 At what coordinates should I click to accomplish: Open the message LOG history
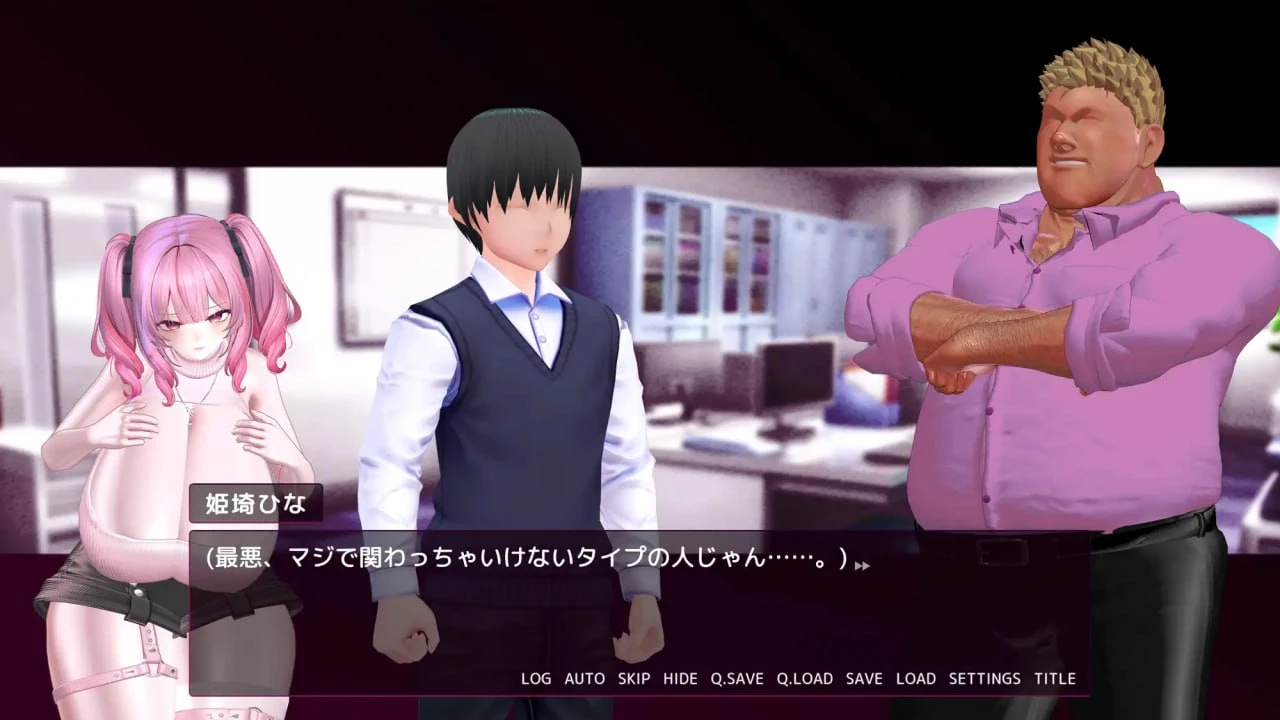click(x=537, y=678)
